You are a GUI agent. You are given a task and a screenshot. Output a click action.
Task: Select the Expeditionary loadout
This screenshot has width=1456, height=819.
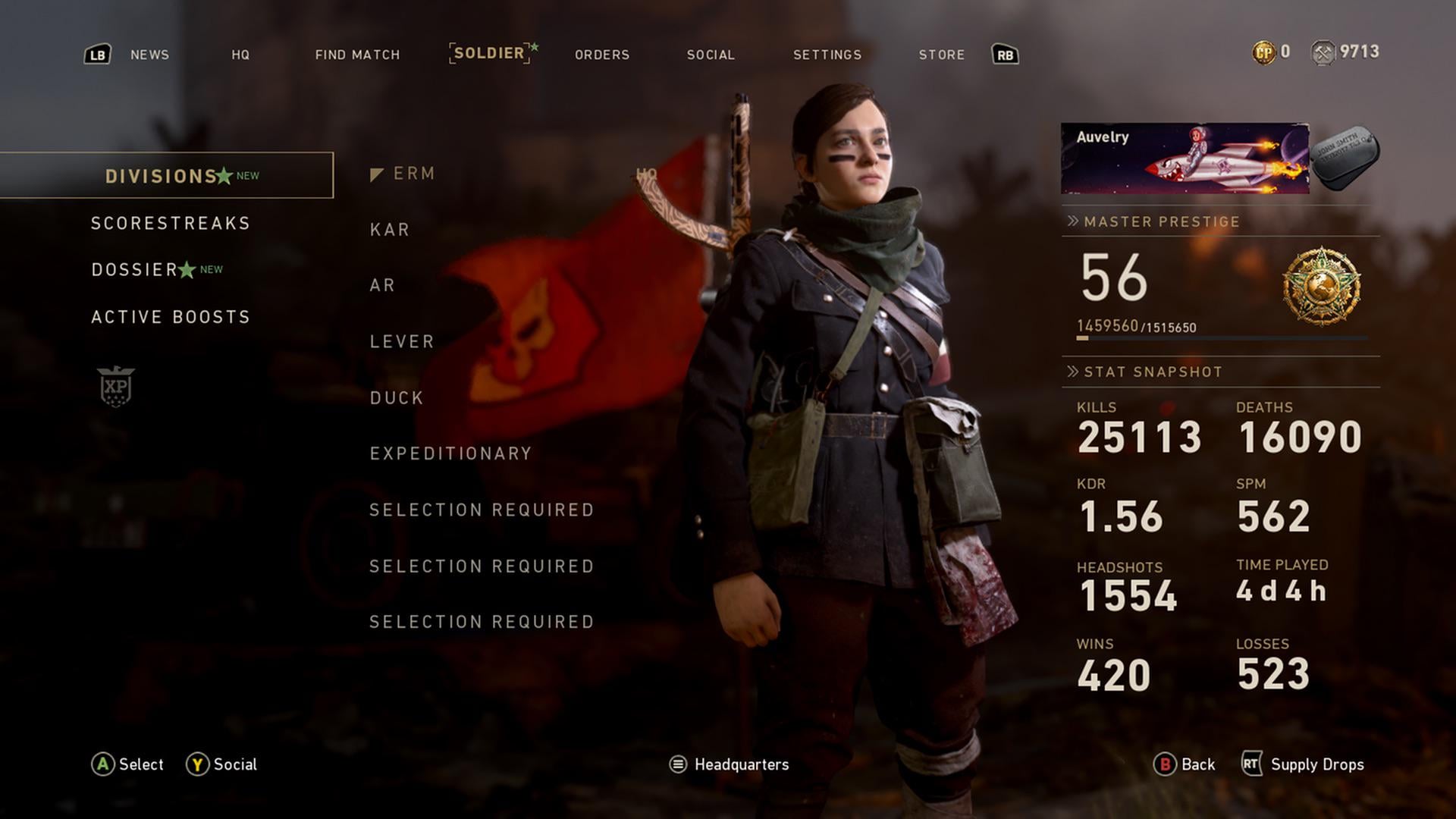450,453
